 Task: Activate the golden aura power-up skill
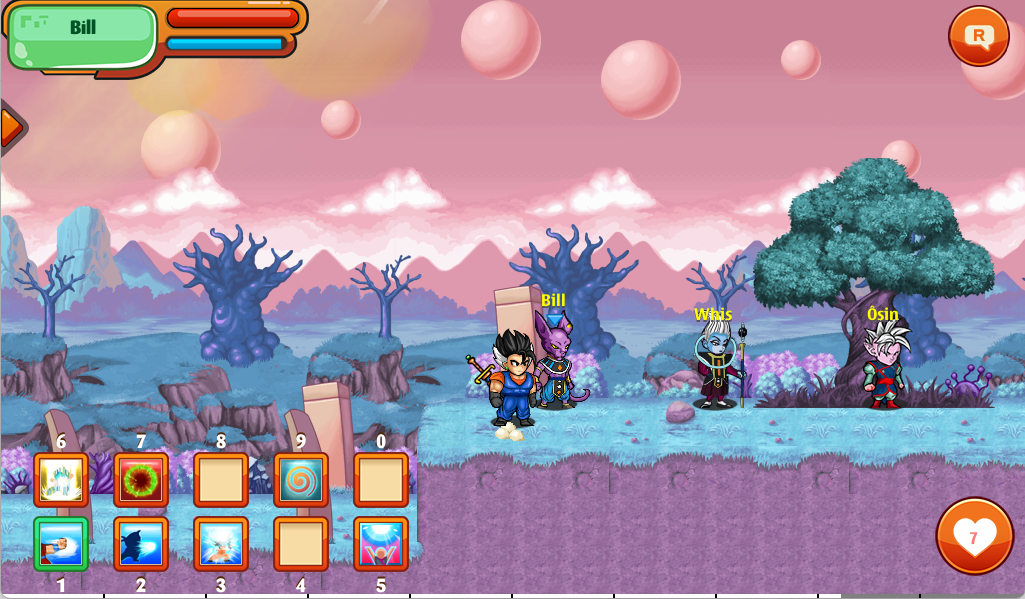point(61,480)
